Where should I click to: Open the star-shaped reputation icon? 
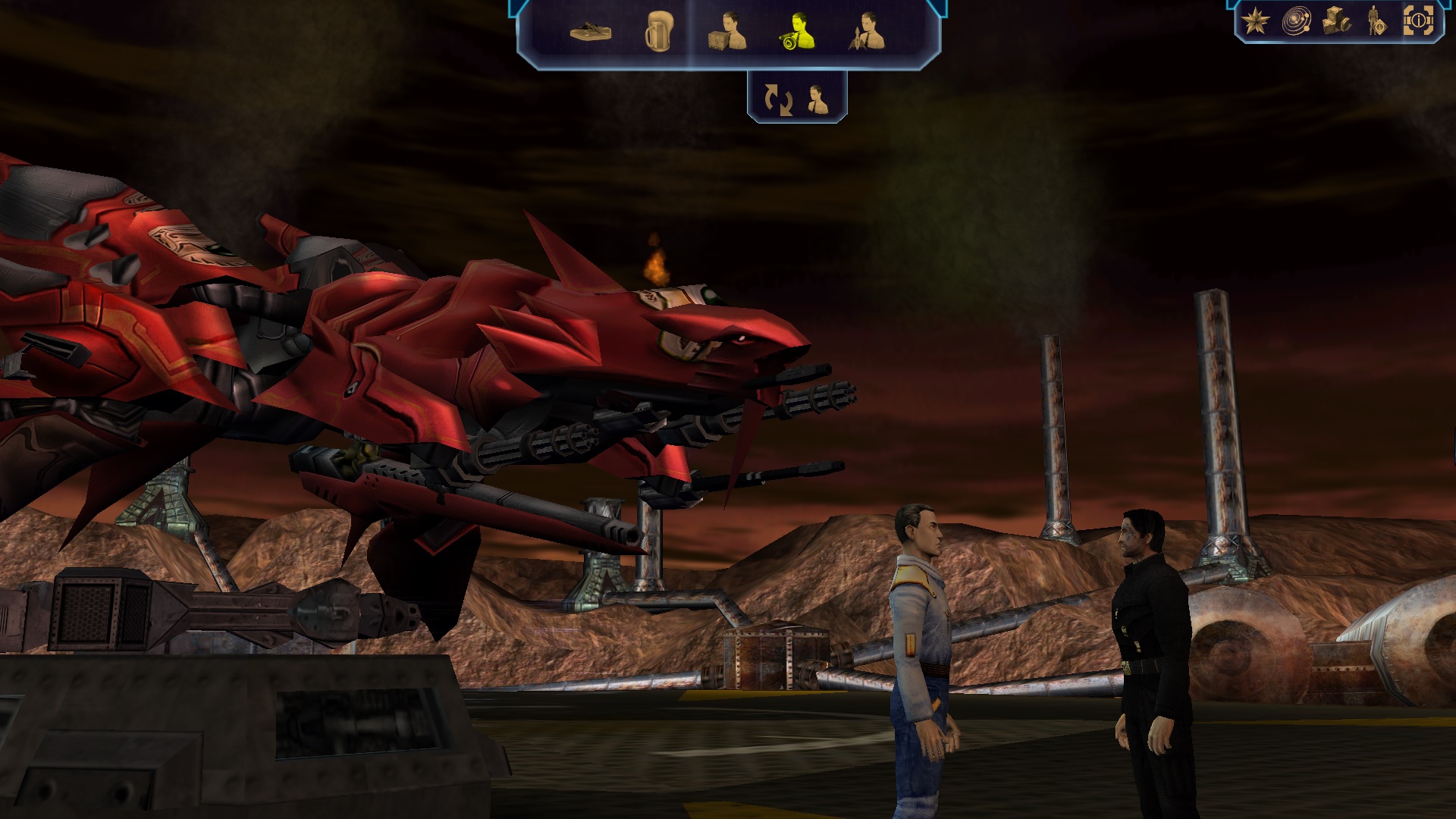tap(1256, 21)
